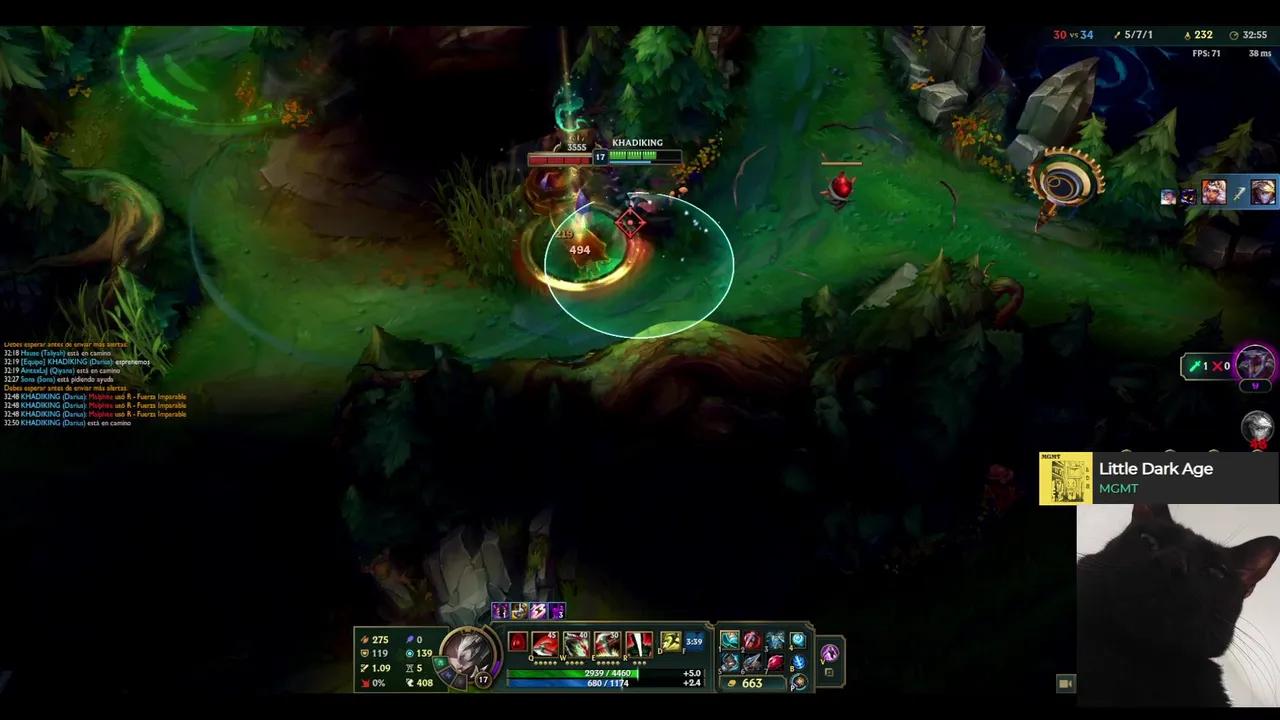This screenshot has height=720, width=1280.
Task: Cast the Q ability icon
Action: [543, 643]
